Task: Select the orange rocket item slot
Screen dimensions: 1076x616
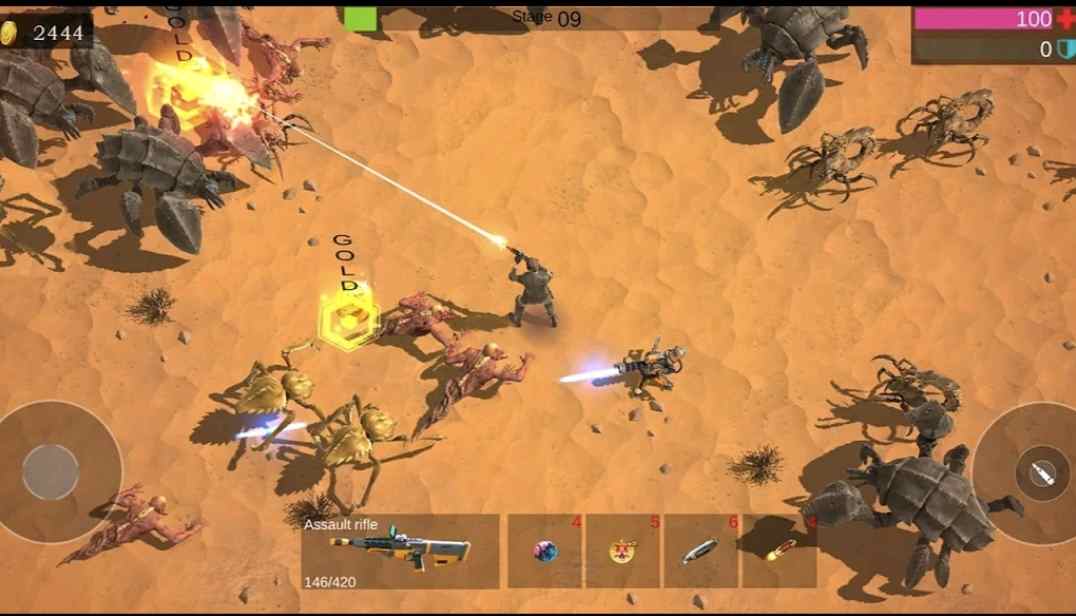Action: [780, 550]
